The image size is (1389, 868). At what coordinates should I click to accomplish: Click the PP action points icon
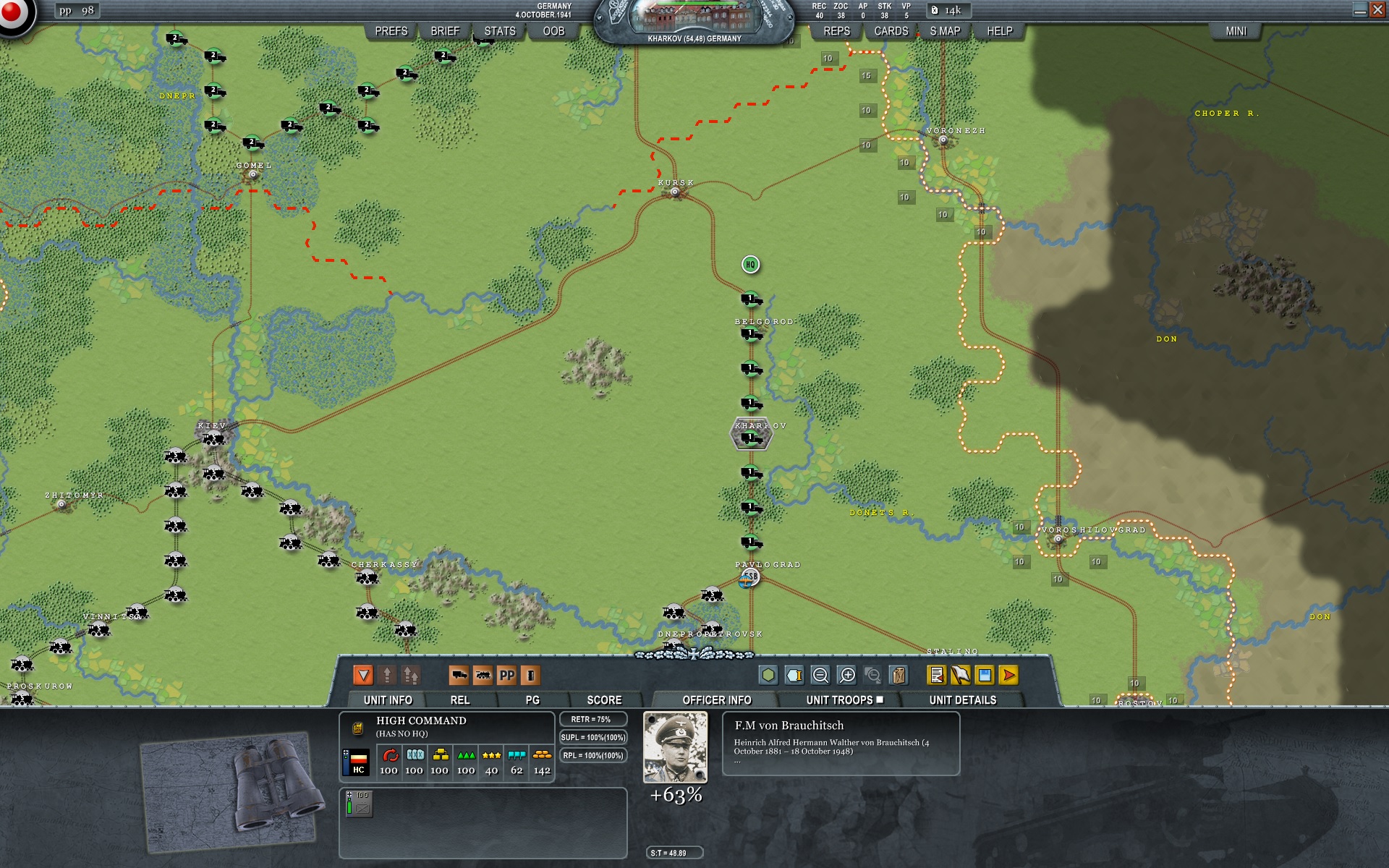pyautogui.click(x=506, y=676)
